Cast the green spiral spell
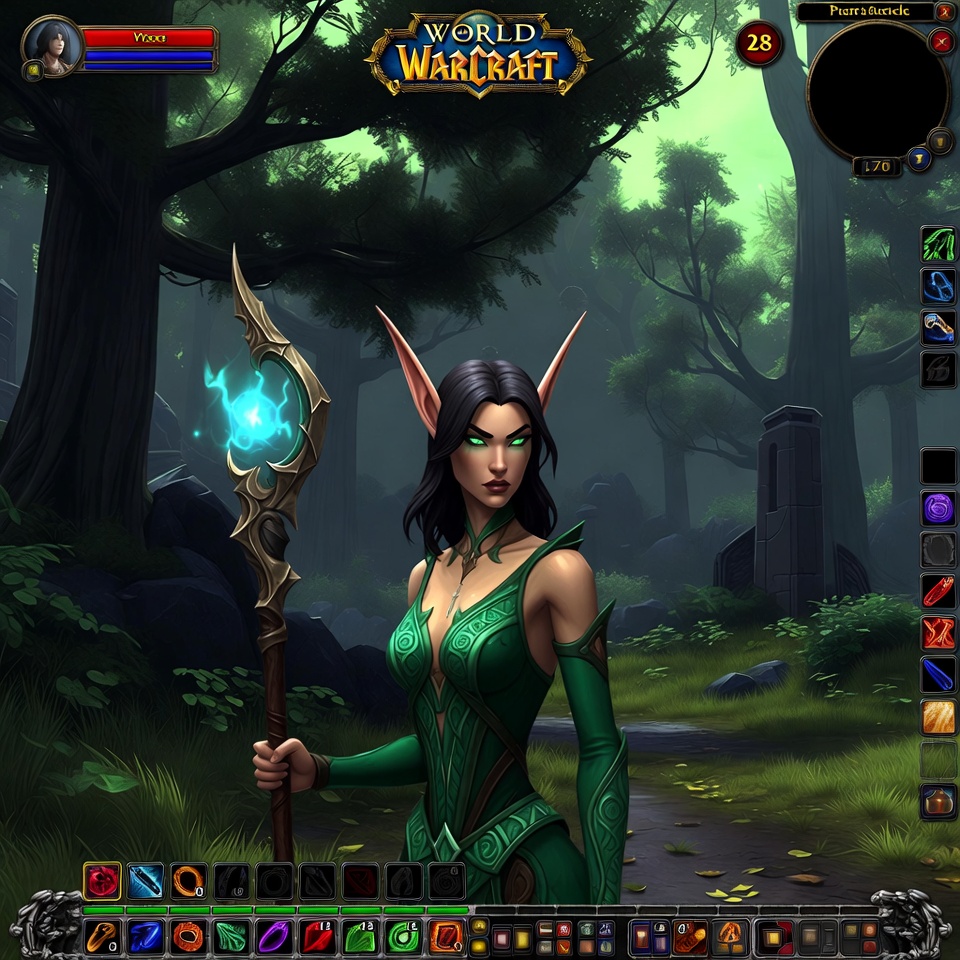 [402, 937]
